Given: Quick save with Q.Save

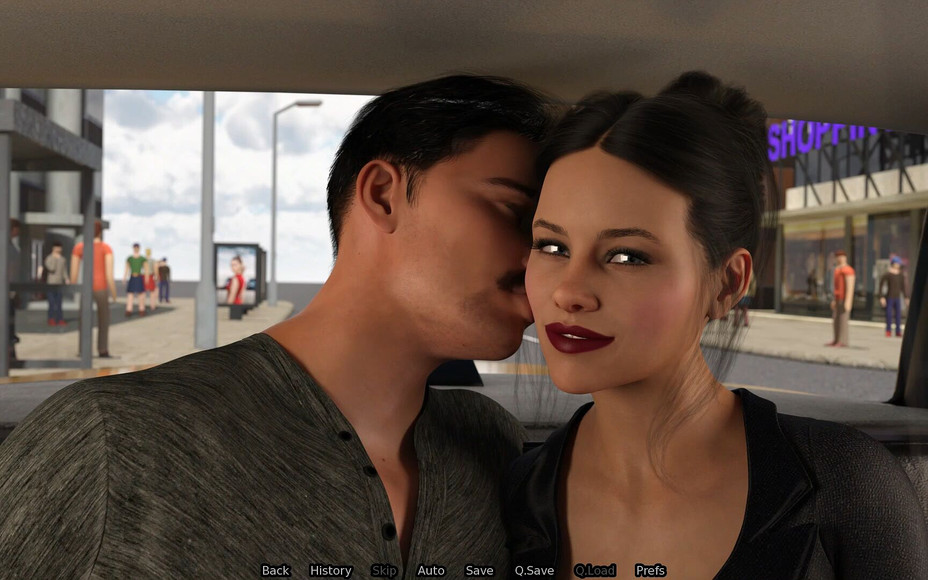Looking at the screenshot, I should [534, 571].
